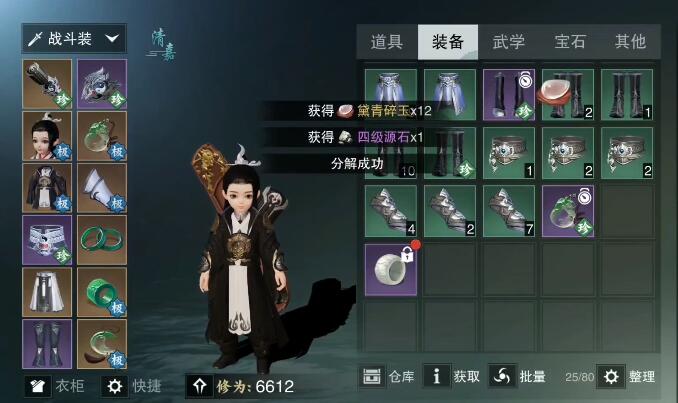Image resolution: width=678 pixels, height=403 pixels.
Task: Select the equipped black robe slot
Action: point(47,188)
